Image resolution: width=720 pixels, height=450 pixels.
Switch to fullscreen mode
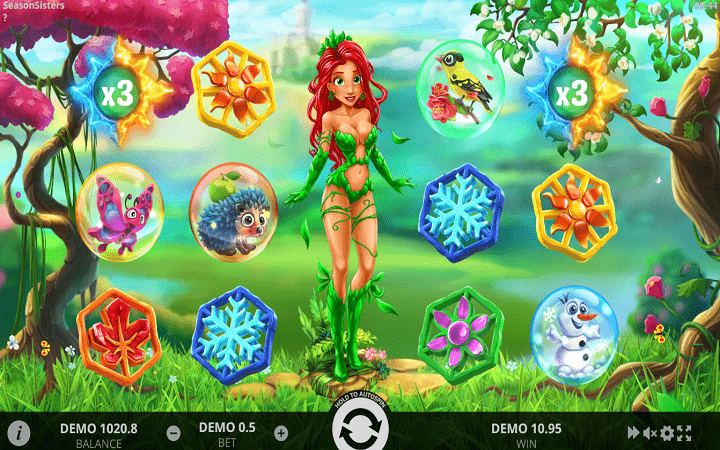(x=685, y=433)
